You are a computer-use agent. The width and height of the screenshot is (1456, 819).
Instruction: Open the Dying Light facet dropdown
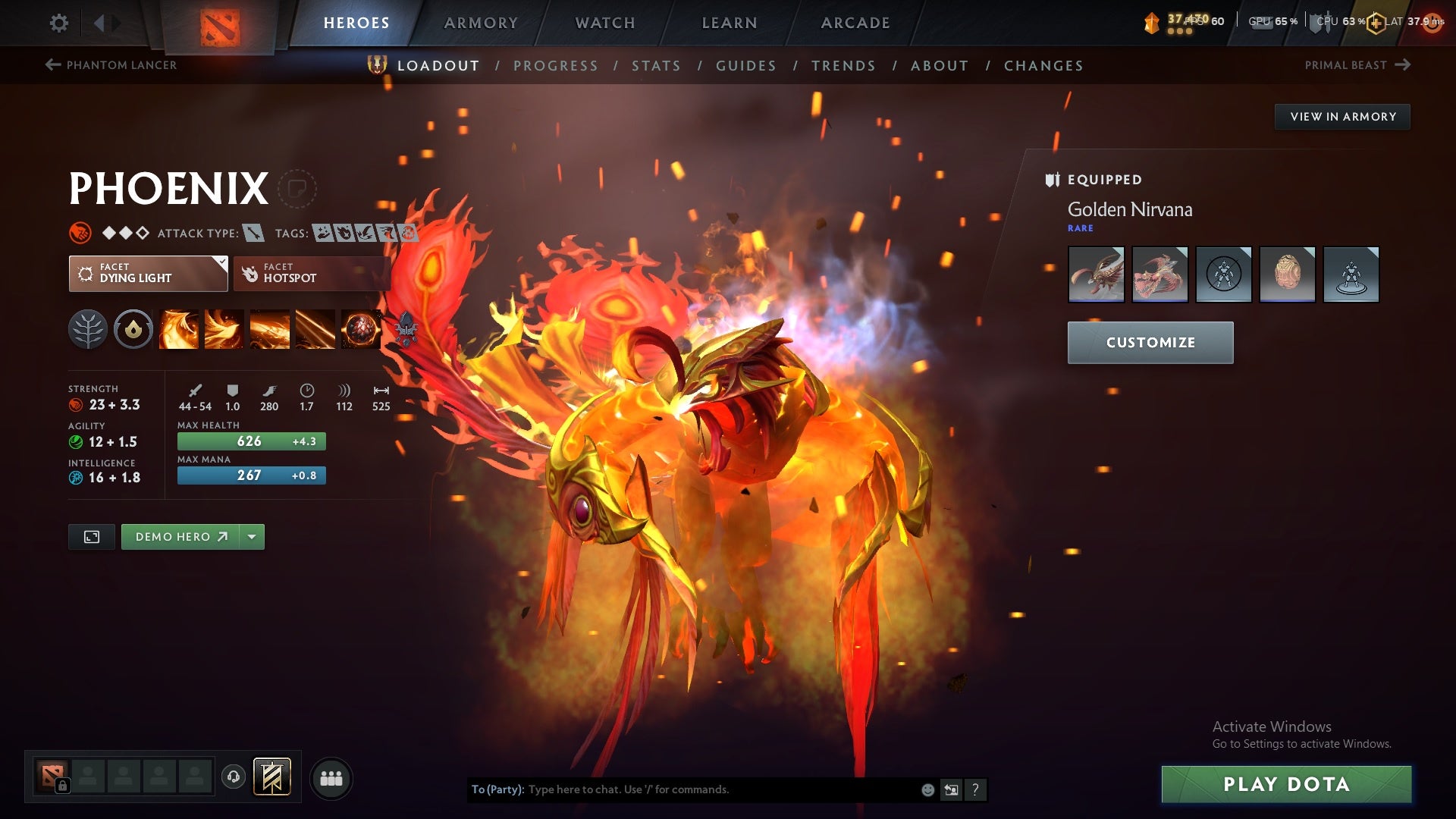[221, 263]
